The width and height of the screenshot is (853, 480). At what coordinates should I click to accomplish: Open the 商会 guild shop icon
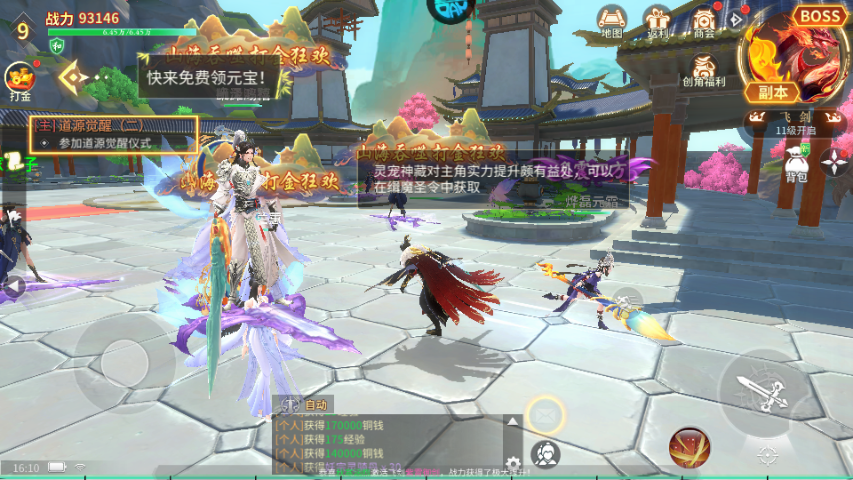704,21
